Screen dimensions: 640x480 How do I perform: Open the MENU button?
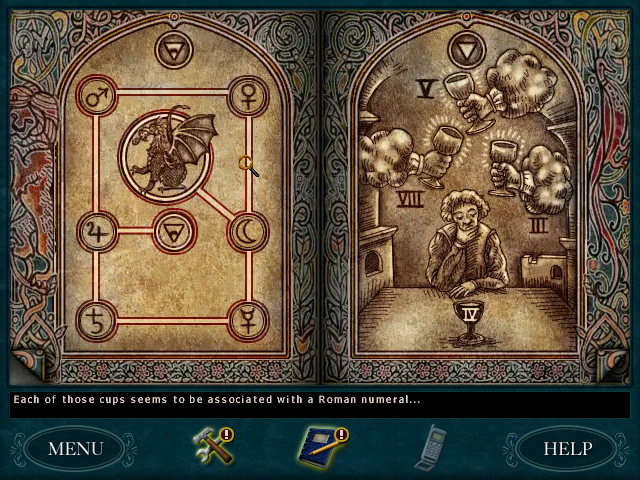pyautogui.click(x=75, y=447)
